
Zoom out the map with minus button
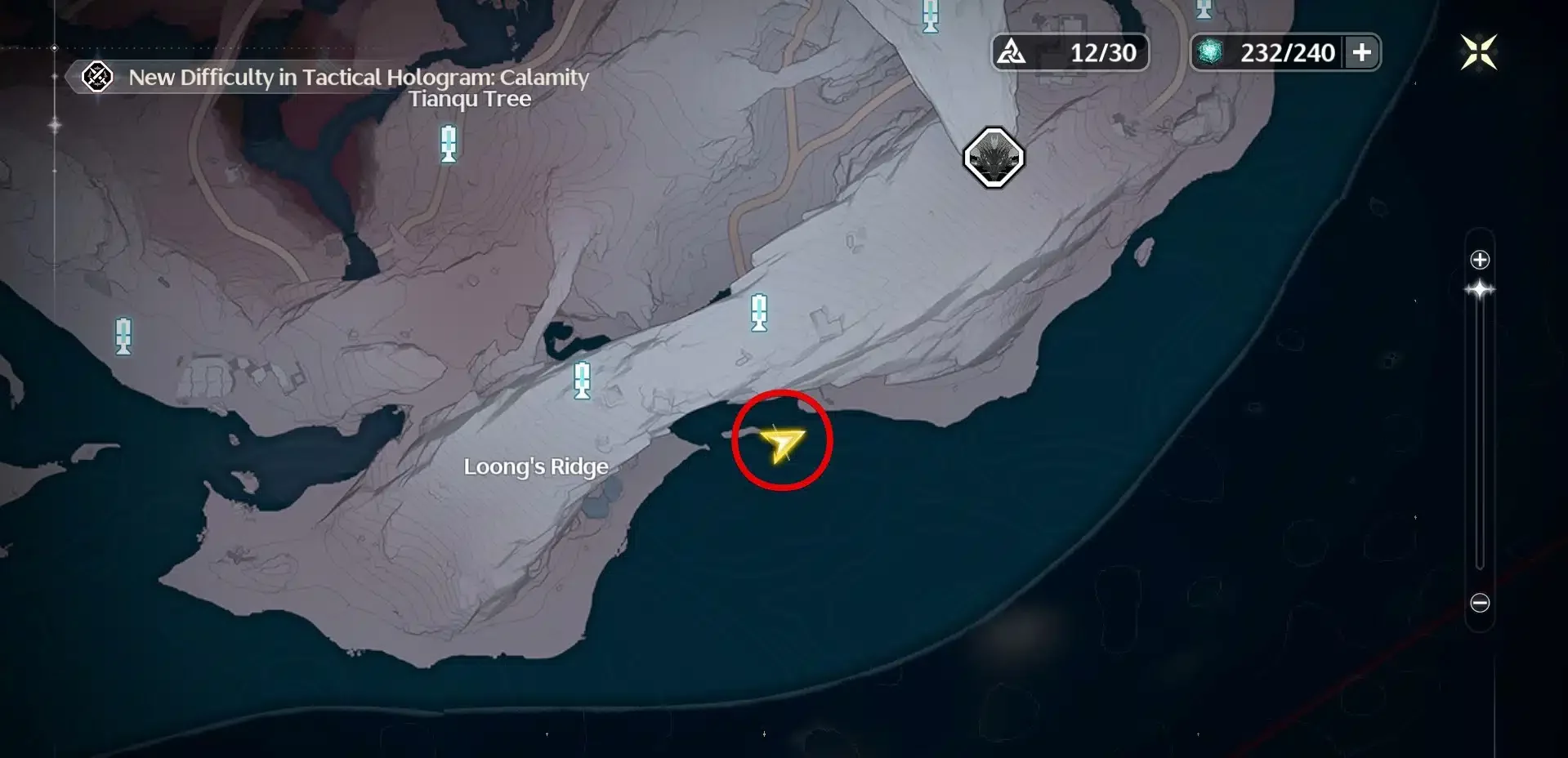[1480, 604]
